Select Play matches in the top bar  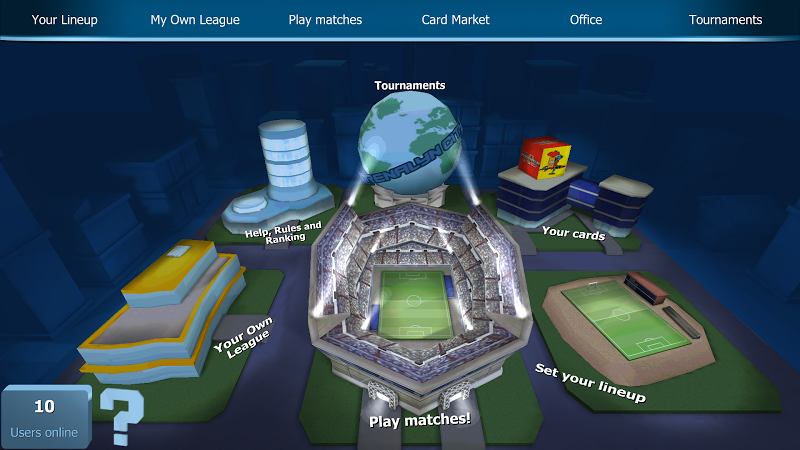point(325,20)
